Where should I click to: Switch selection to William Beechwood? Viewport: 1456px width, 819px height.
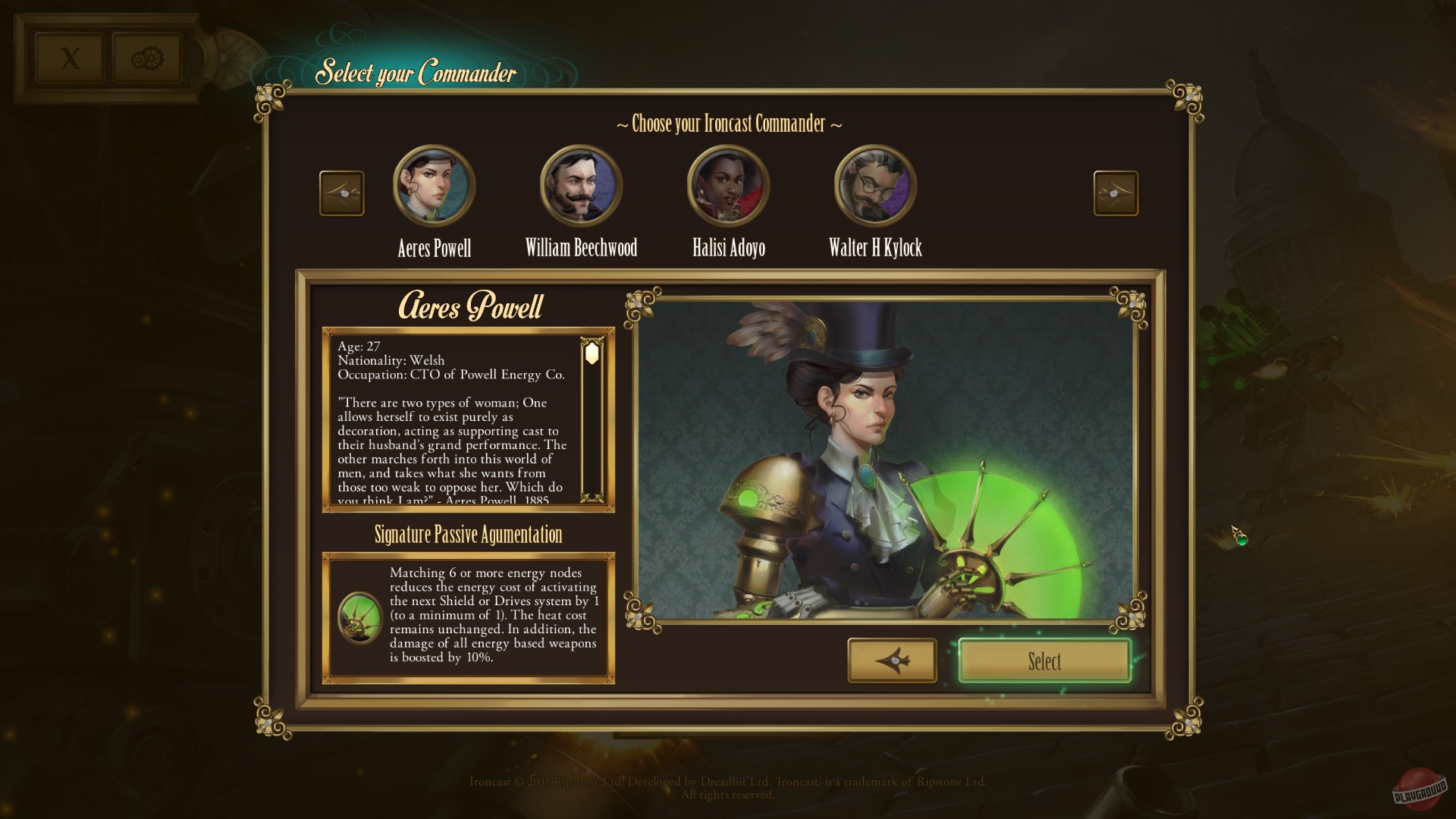point(581,185)
